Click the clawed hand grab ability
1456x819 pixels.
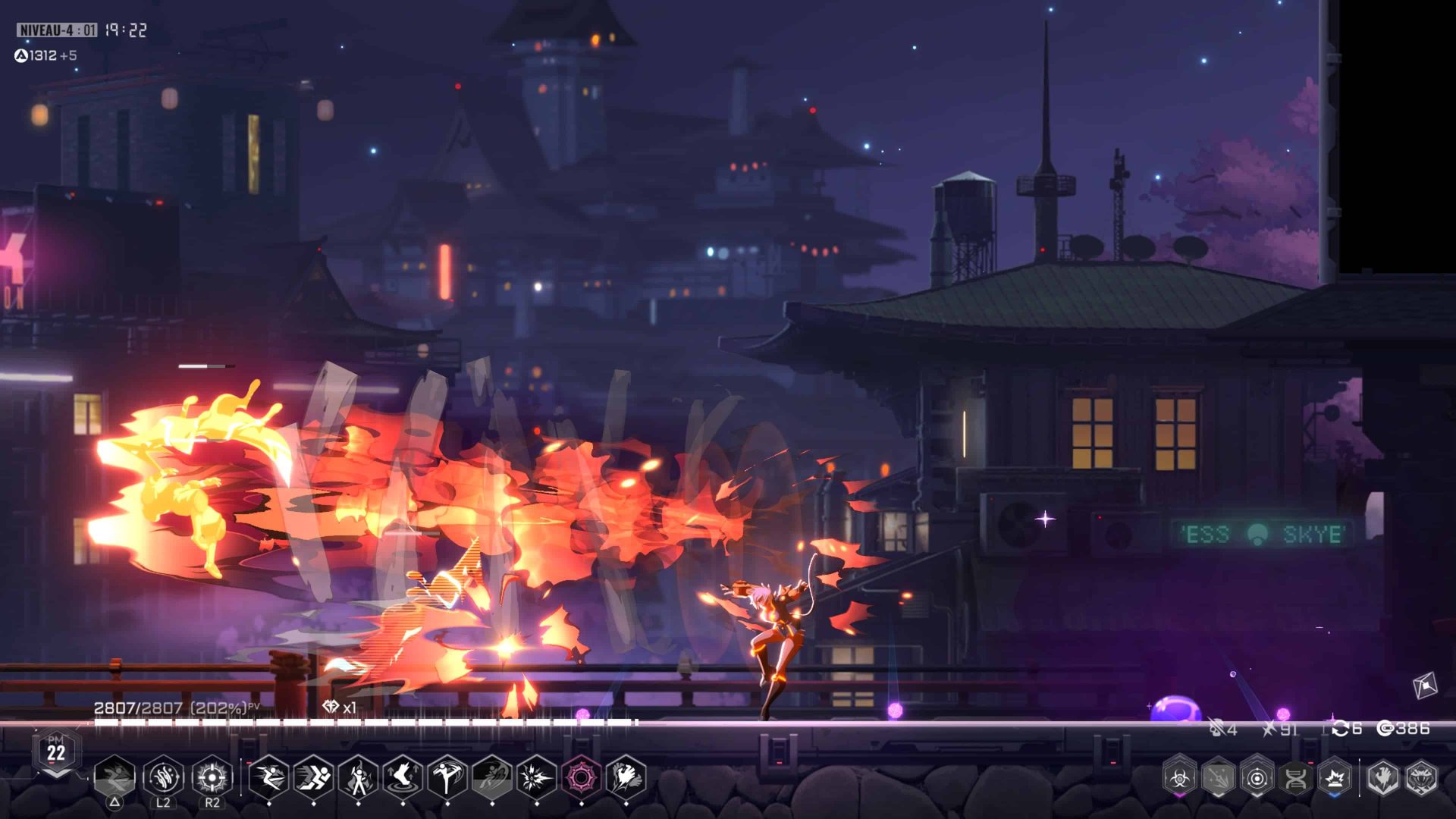pos(626,777)
